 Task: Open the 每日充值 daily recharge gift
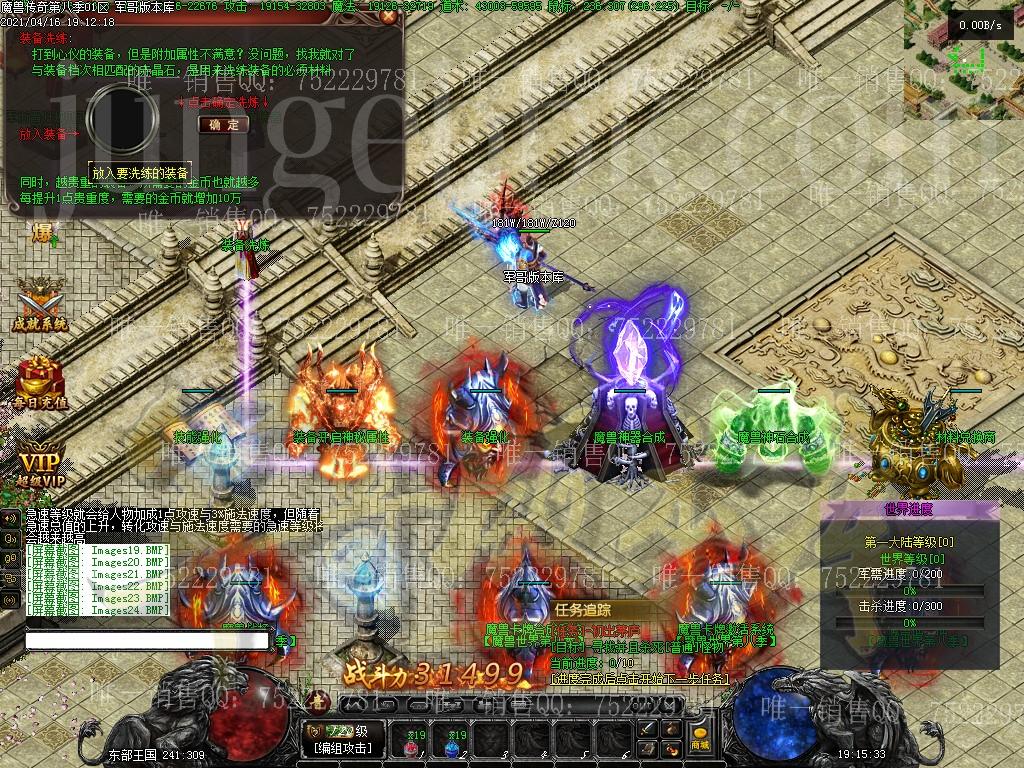pyautogui.click(x=40, y=381)
